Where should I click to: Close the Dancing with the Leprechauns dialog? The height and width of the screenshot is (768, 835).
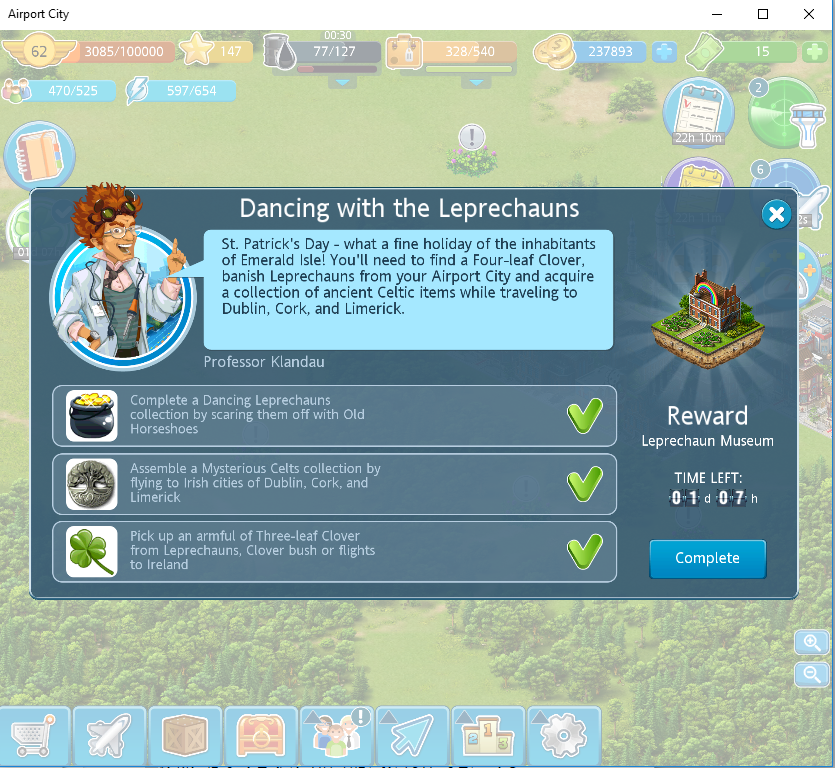(x=775, y=214)
